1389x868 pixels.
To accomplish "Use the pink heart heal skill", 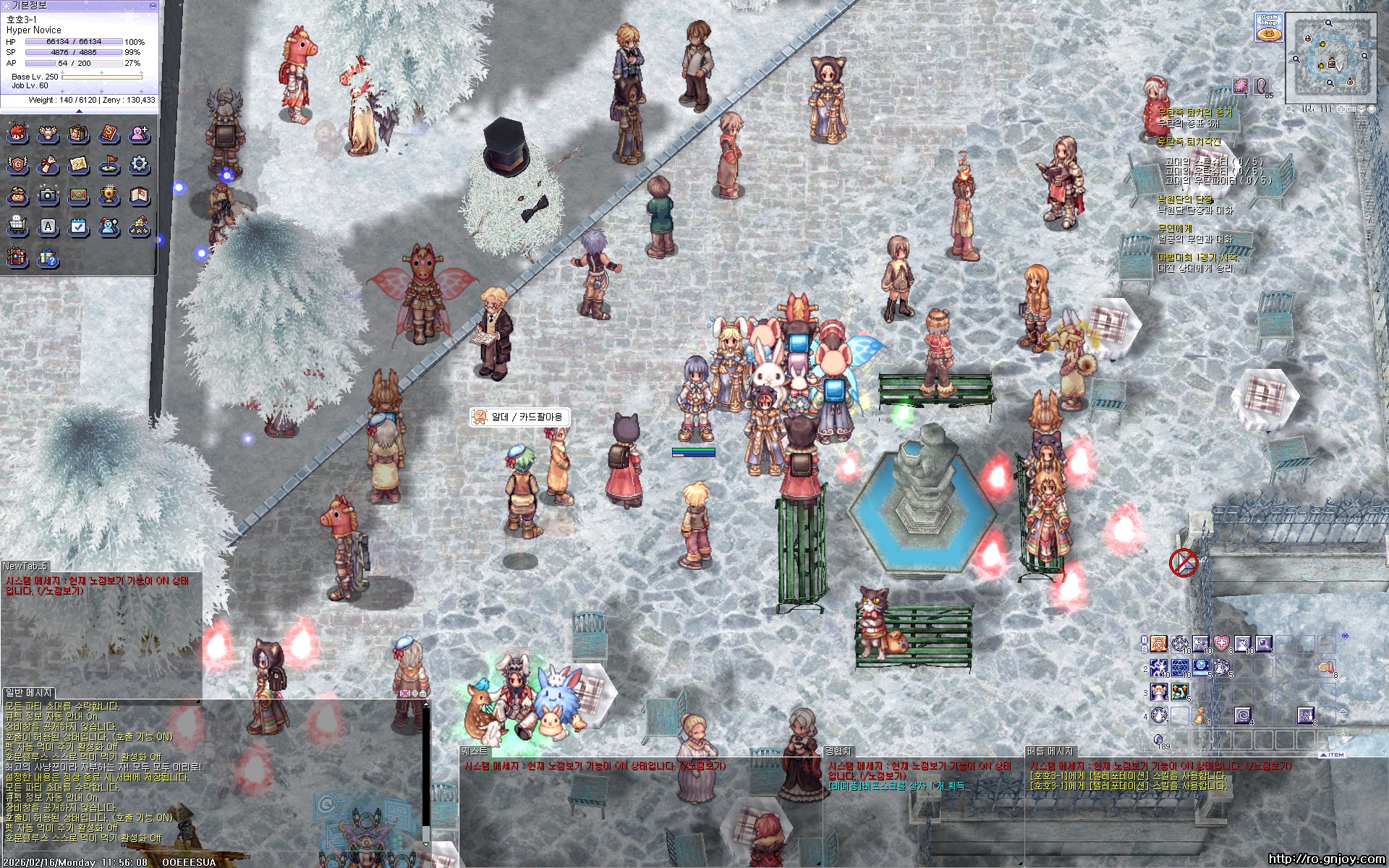I will pos(1221,644).
